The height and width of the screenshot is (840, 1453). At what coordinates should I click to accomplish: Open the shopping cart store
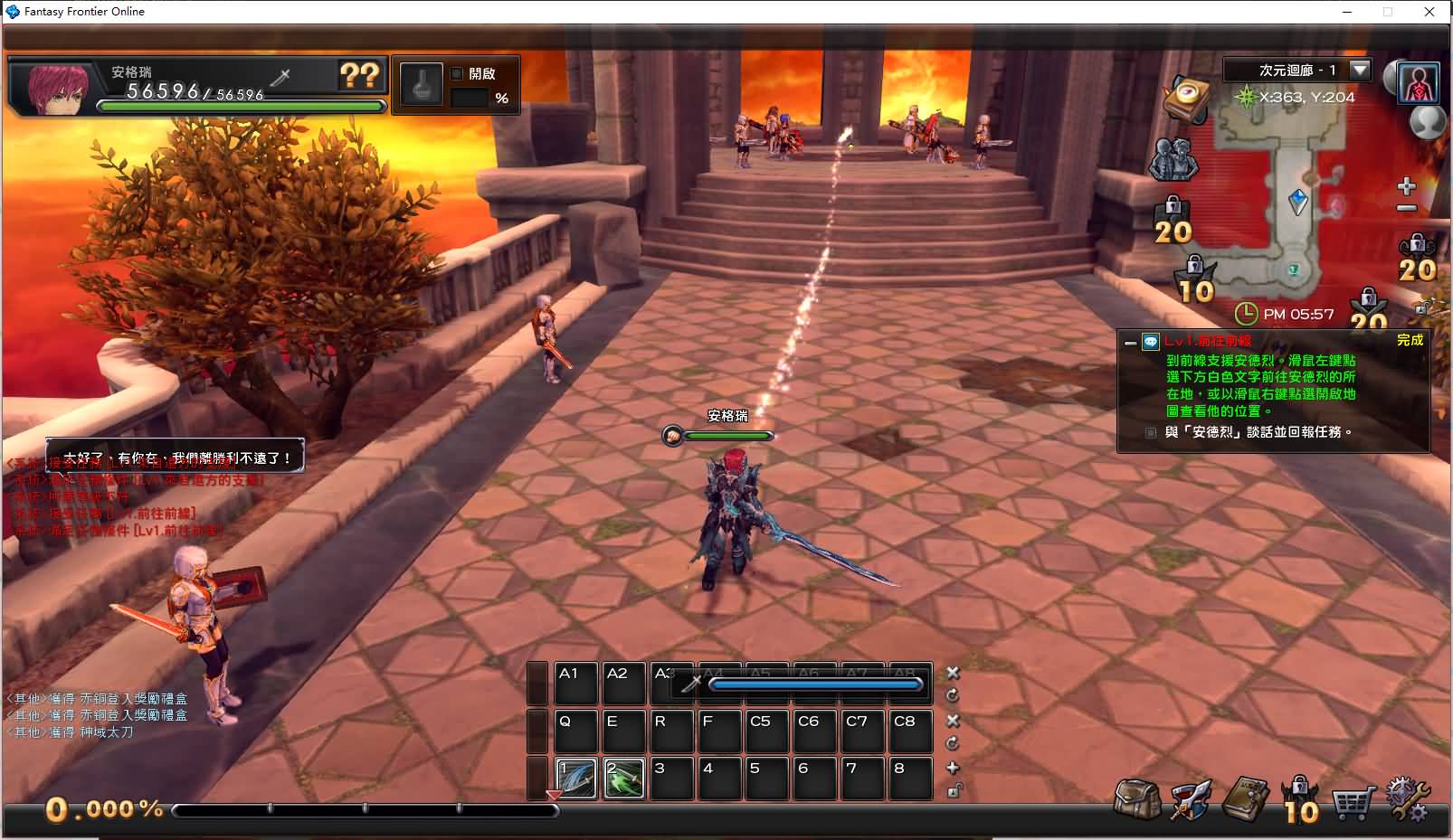point(1352,801)
